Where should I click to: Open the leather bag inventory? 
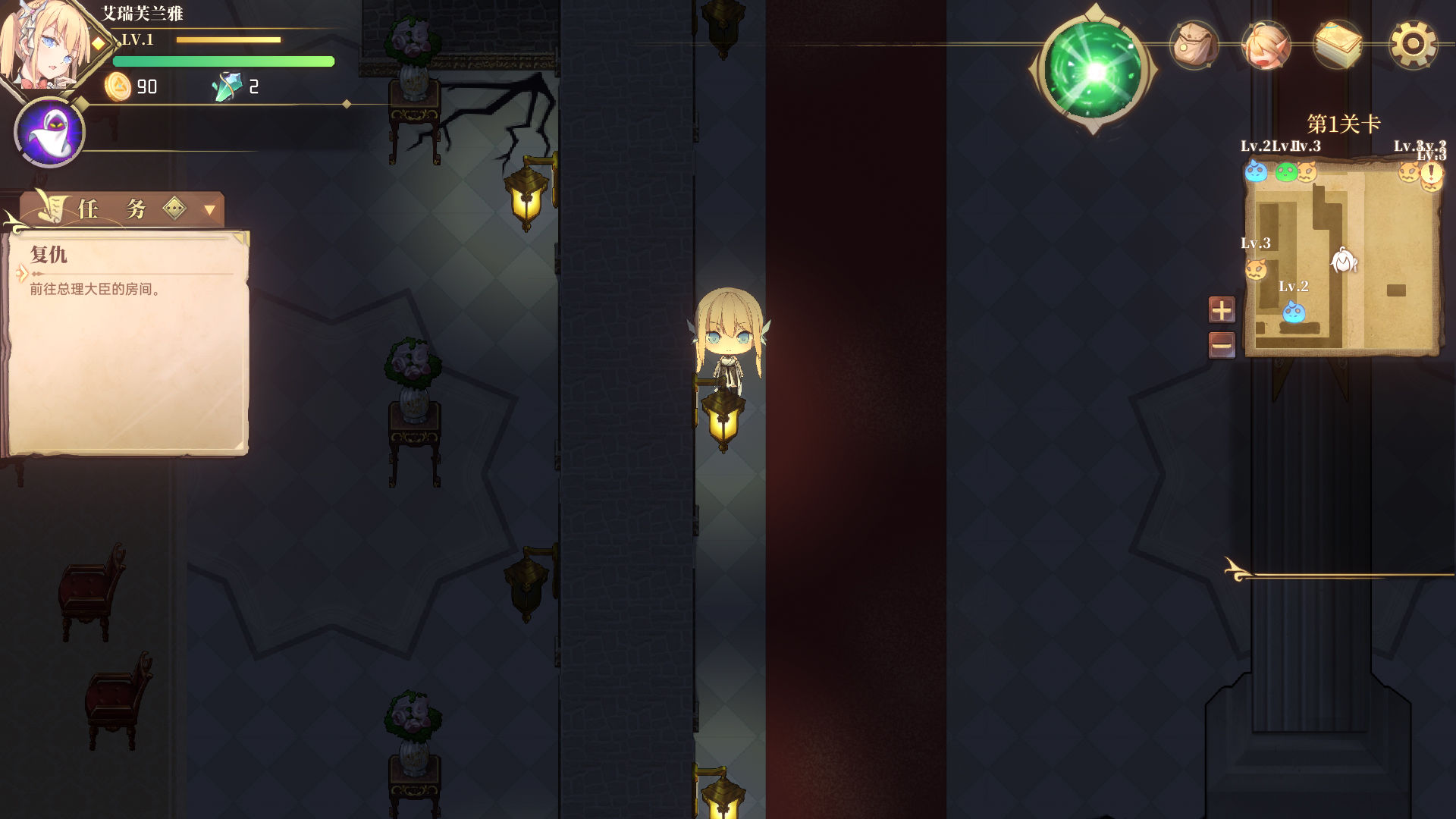click(1194, 45)
